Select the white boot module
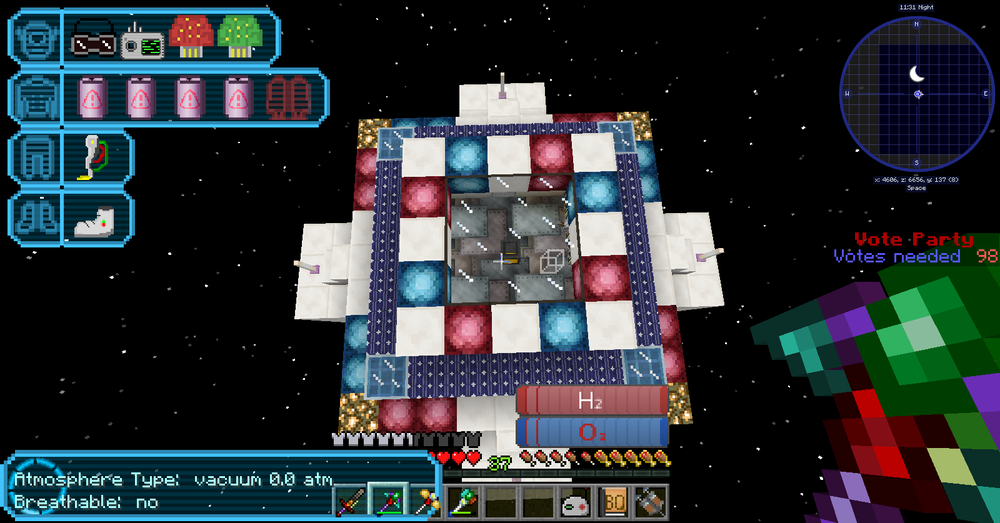 96,218
